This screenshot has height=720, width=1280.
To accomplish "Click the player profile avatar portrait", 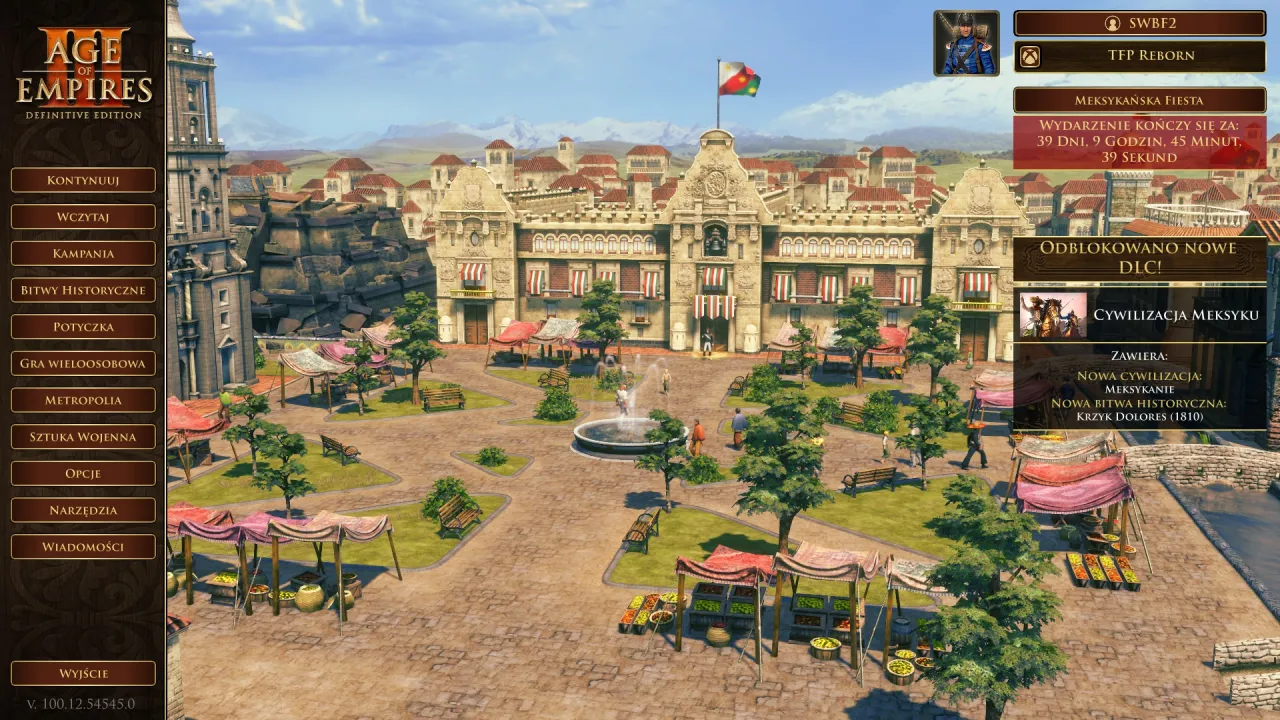I will (x=965, y=44).
